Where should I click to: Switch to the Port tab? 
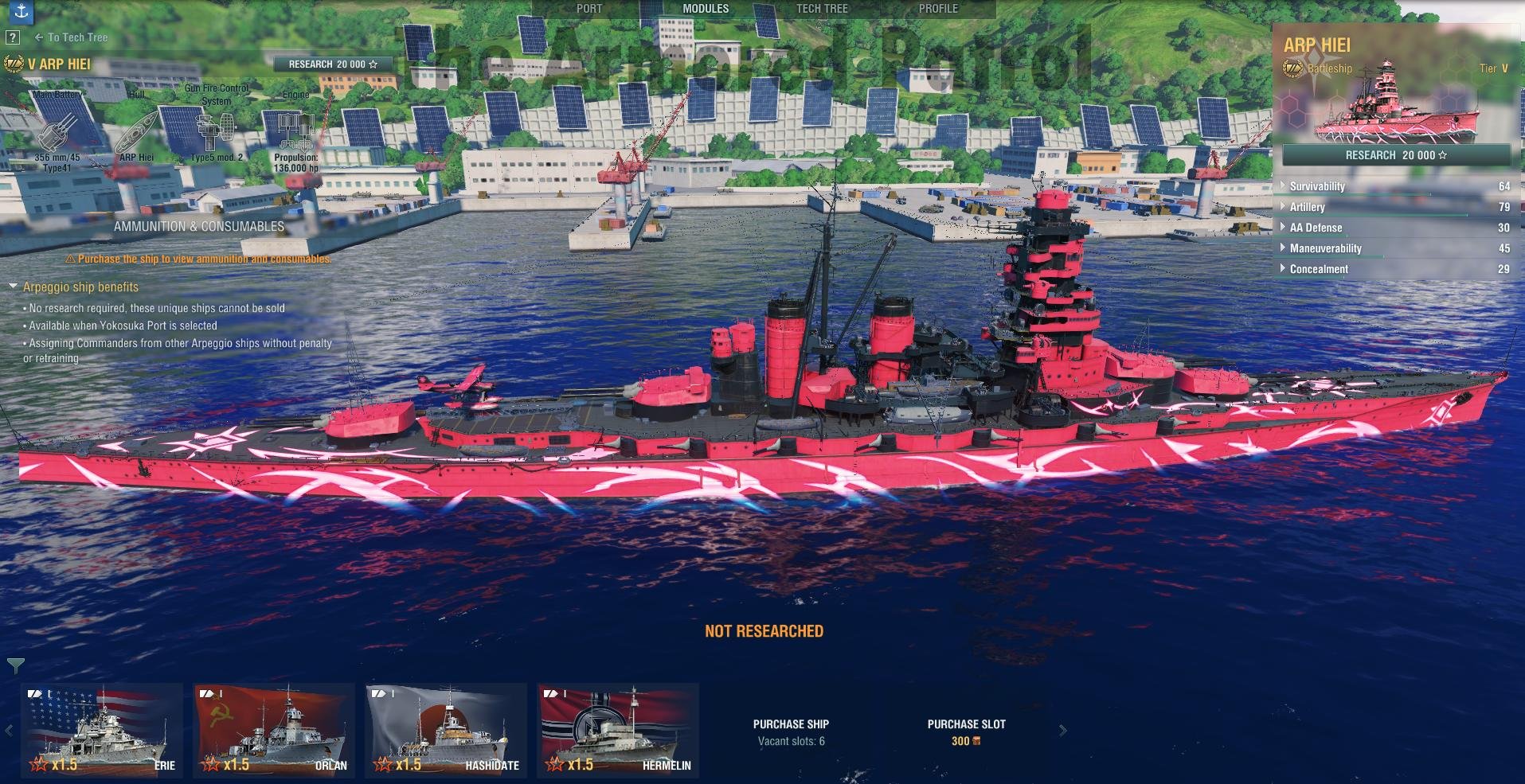click(x=588, y=9)
